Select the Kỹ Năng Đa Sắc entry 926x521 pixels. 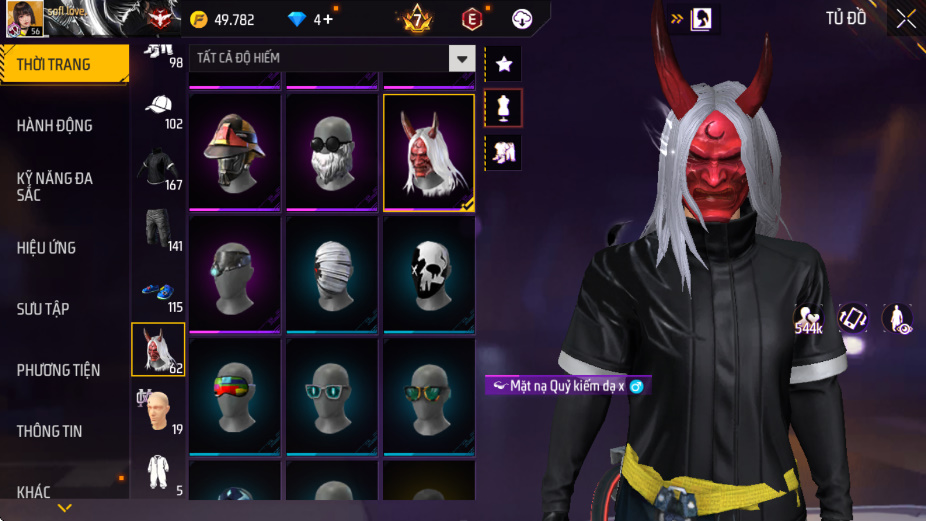click(64, 186)
